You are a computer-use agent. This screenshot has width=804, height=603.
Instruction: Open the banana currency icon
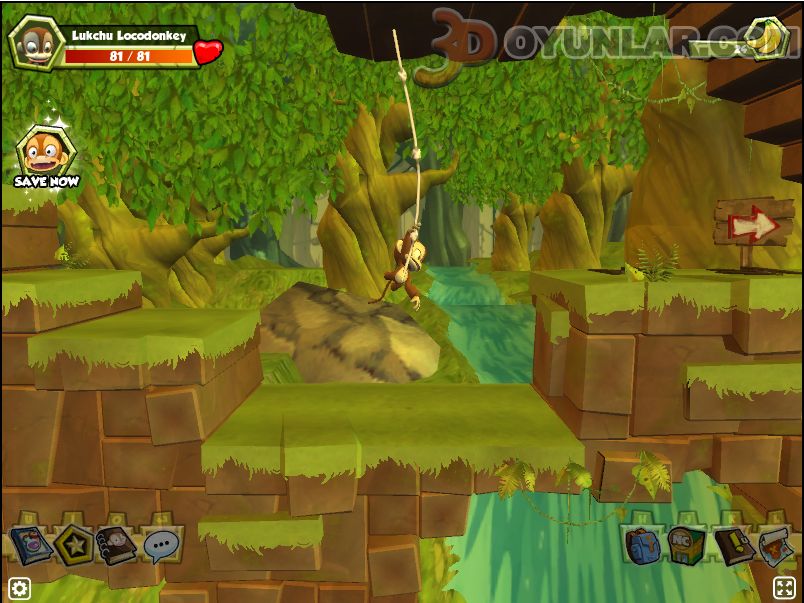pyautogui.click(x=765, y=37)
